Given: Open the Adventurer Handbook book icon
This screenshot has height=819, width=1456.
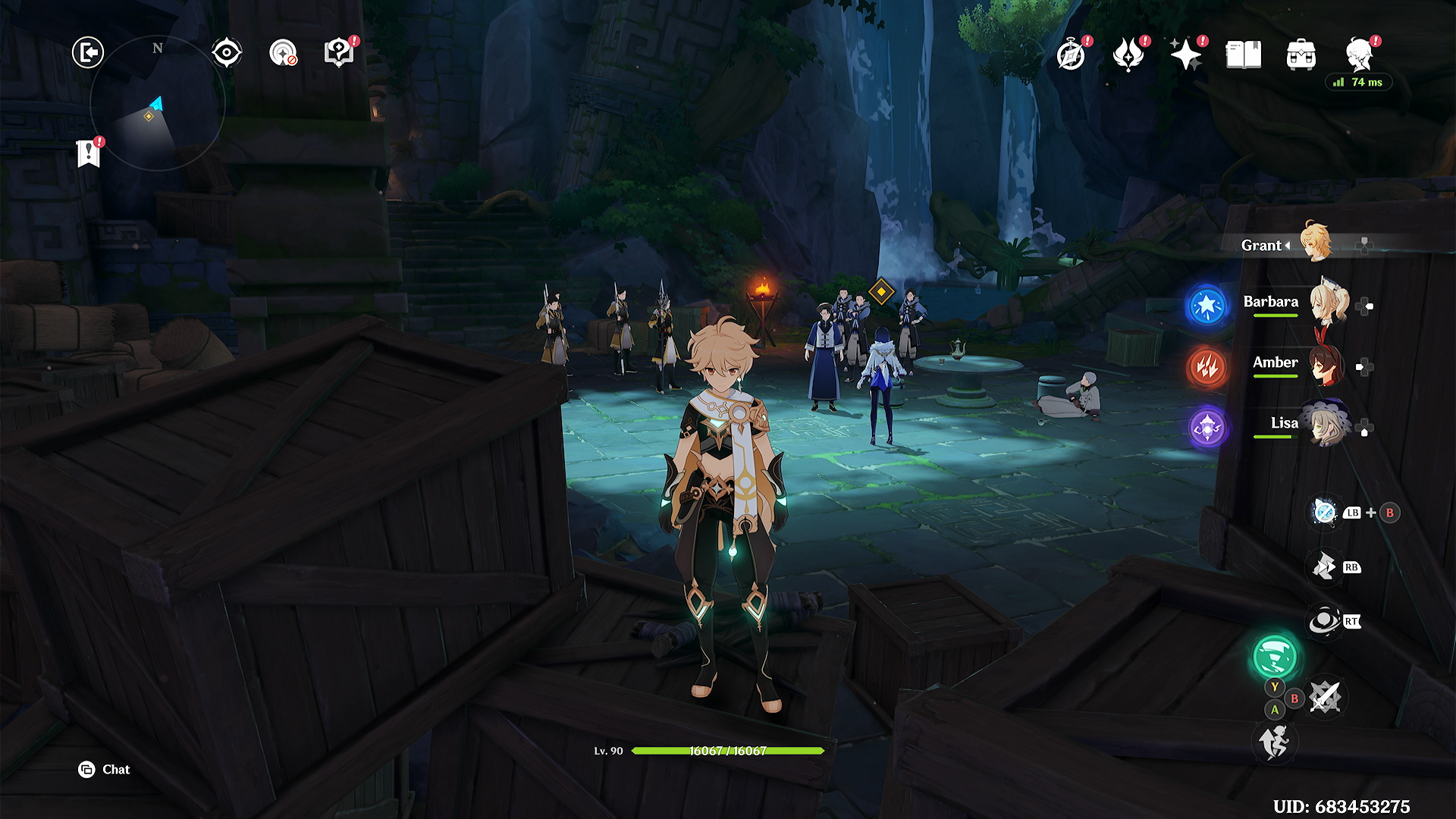Looking at the screenshot, I should [x=1244, y=55].
